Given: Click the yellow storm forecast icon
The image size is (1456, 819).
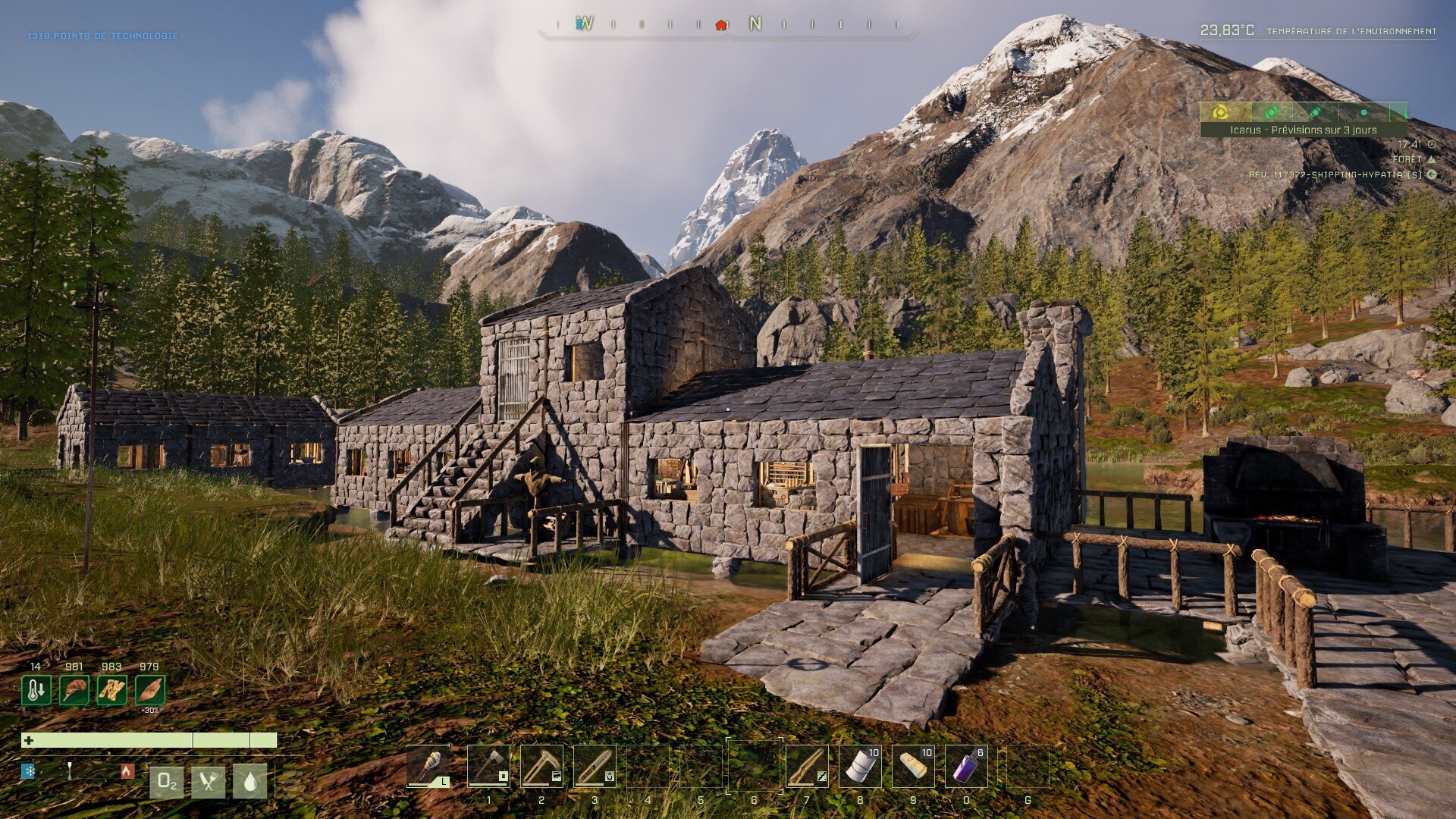Looking at the screenshot, I should [x=1220, y=112].
